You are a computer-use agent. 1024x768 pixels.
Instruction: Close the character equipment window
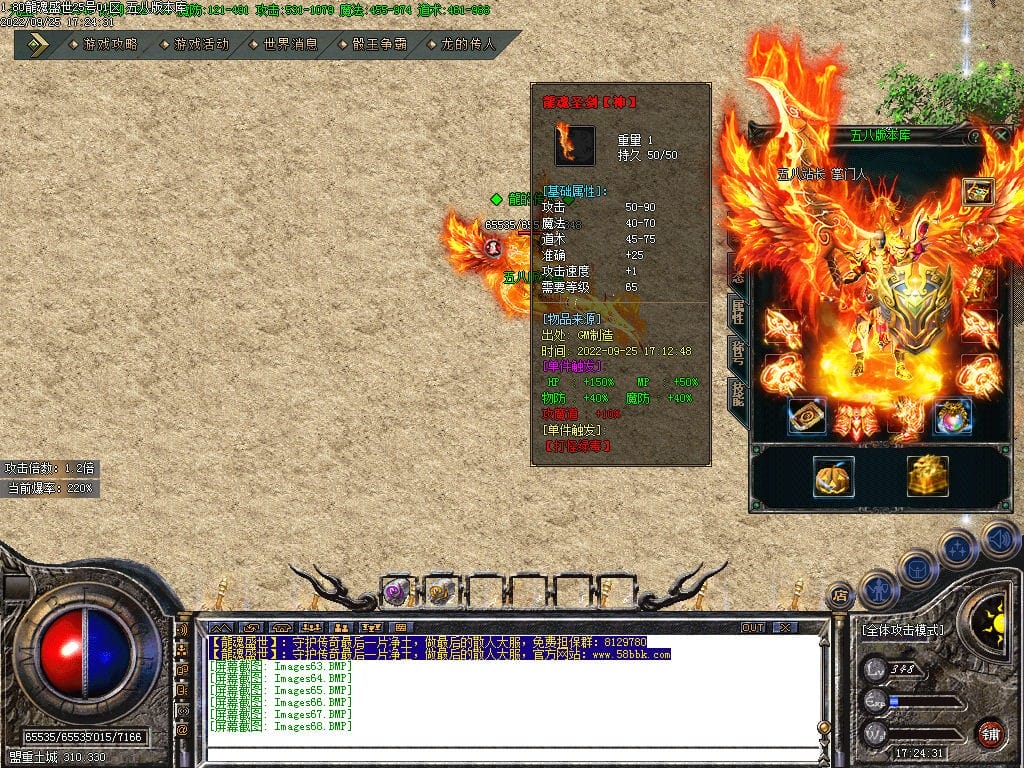pos(1001,135)
